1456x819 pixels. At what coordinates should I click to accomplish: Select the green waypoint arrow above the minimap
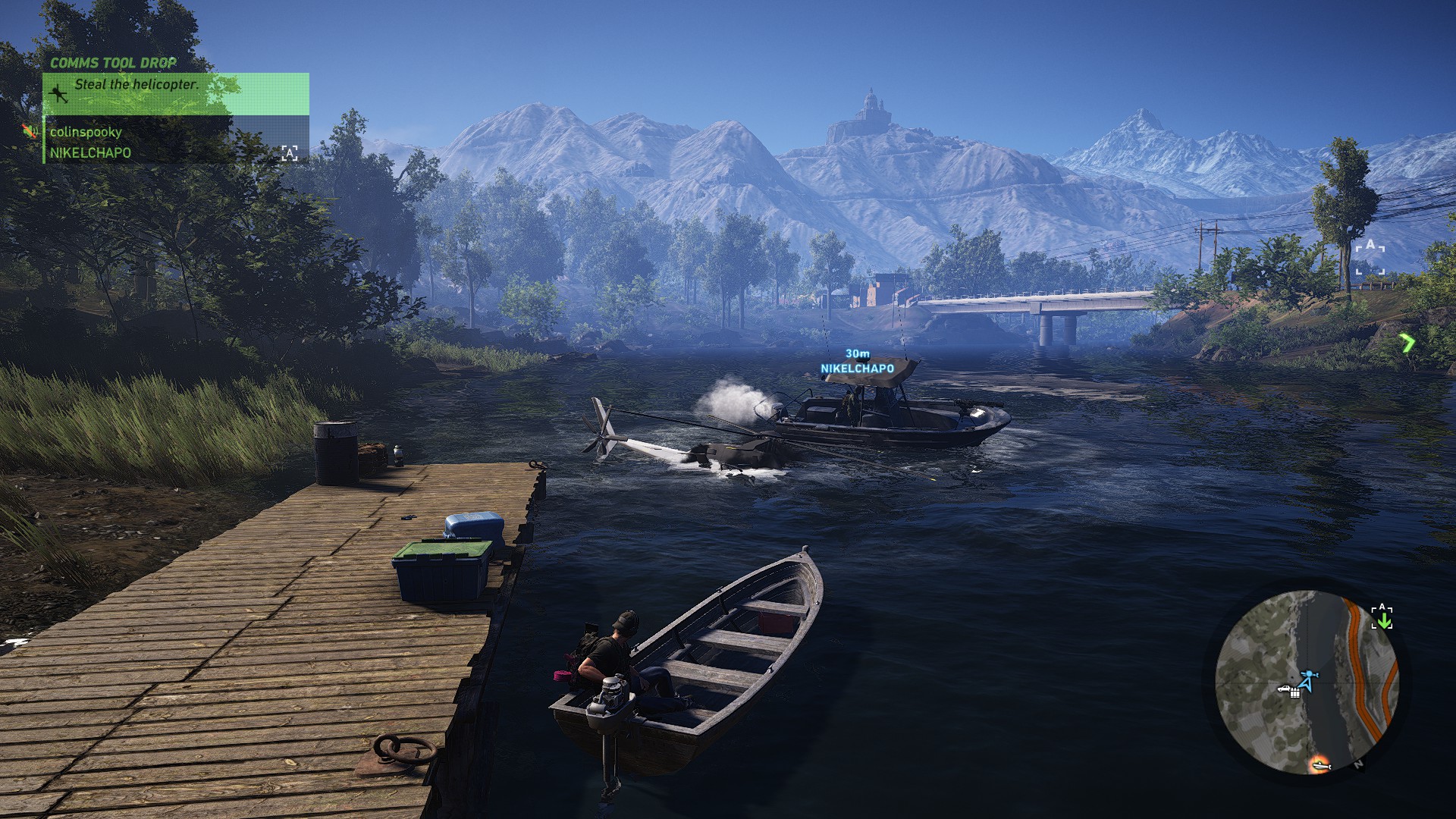(1383, 620)
